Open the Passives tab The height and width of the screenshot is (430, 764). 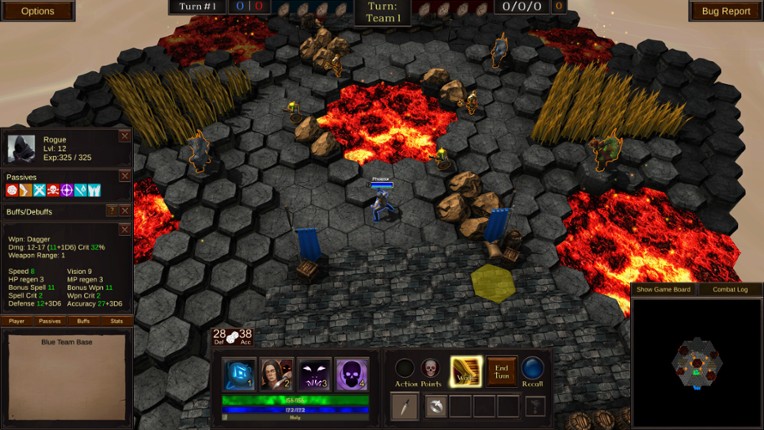click(x=50, y=321)
